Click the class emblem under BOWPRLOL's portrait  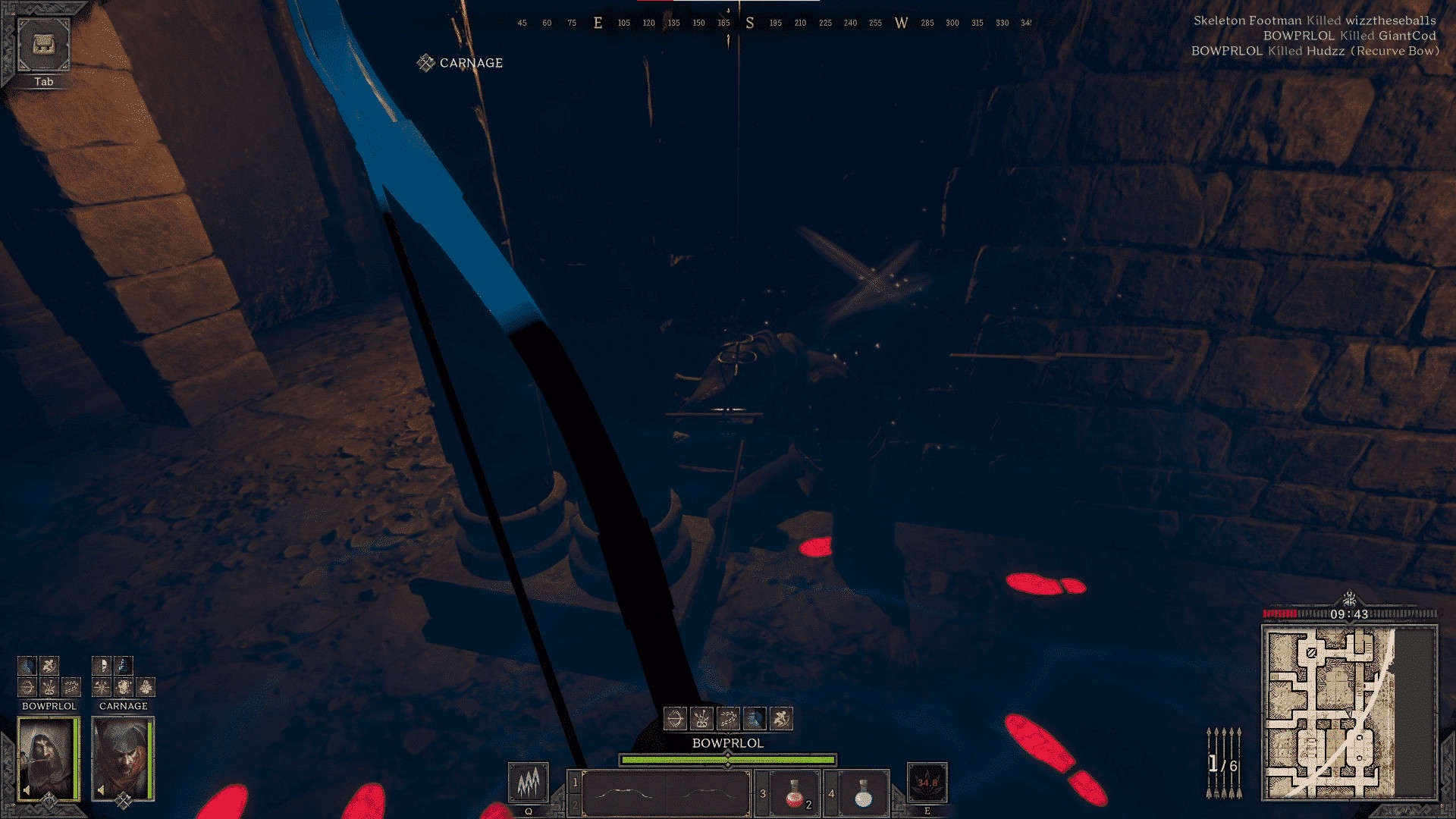point(49,799)
